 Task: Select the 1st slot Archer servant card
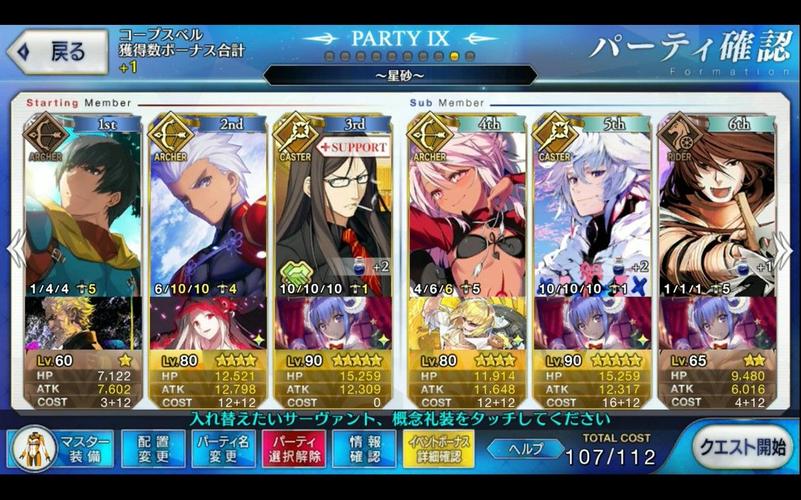point(82,210)
